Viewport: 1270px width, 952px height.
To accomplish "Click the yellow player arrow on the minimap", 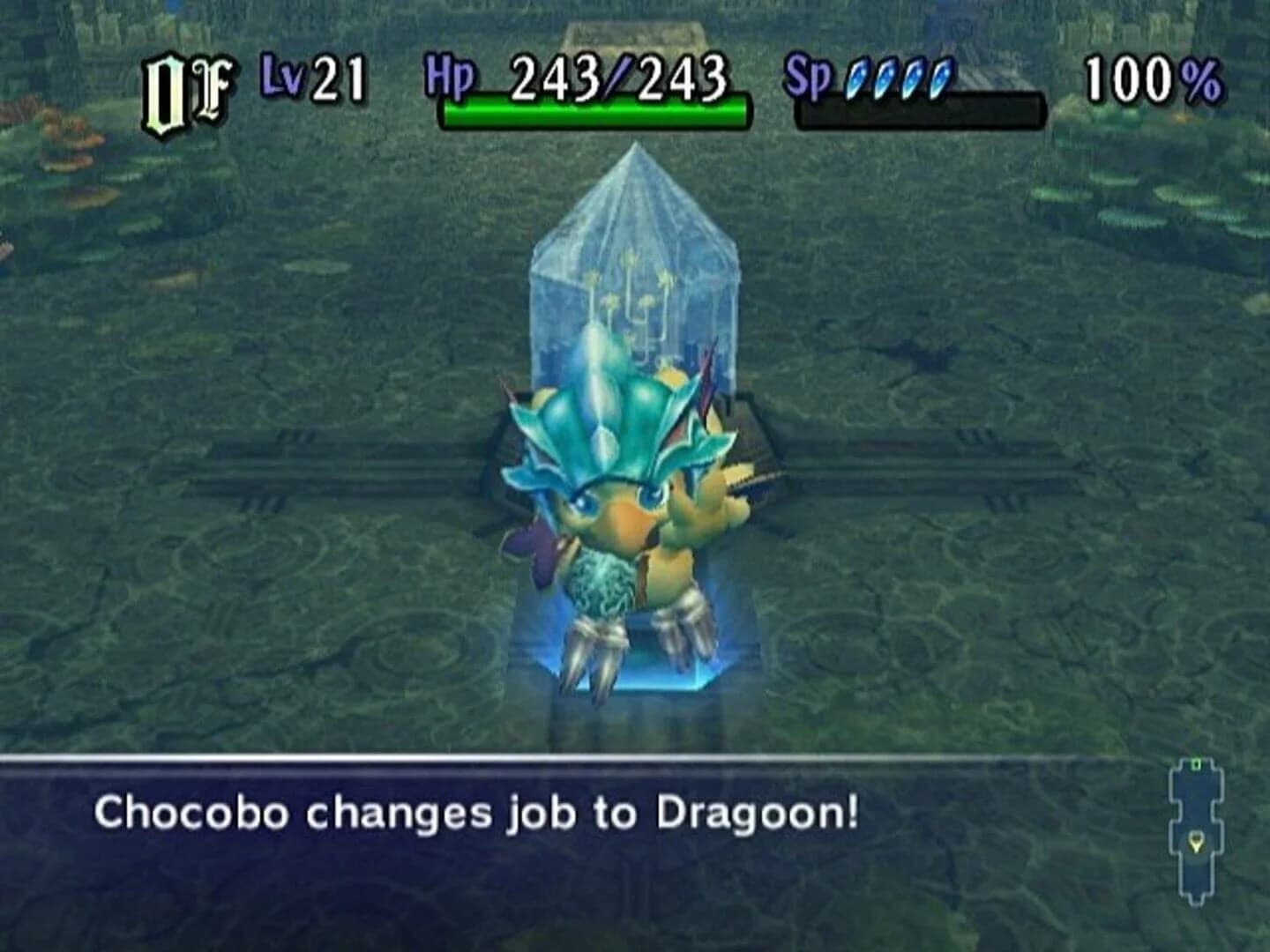I will pyautogui.click(x=1197, y=843).
